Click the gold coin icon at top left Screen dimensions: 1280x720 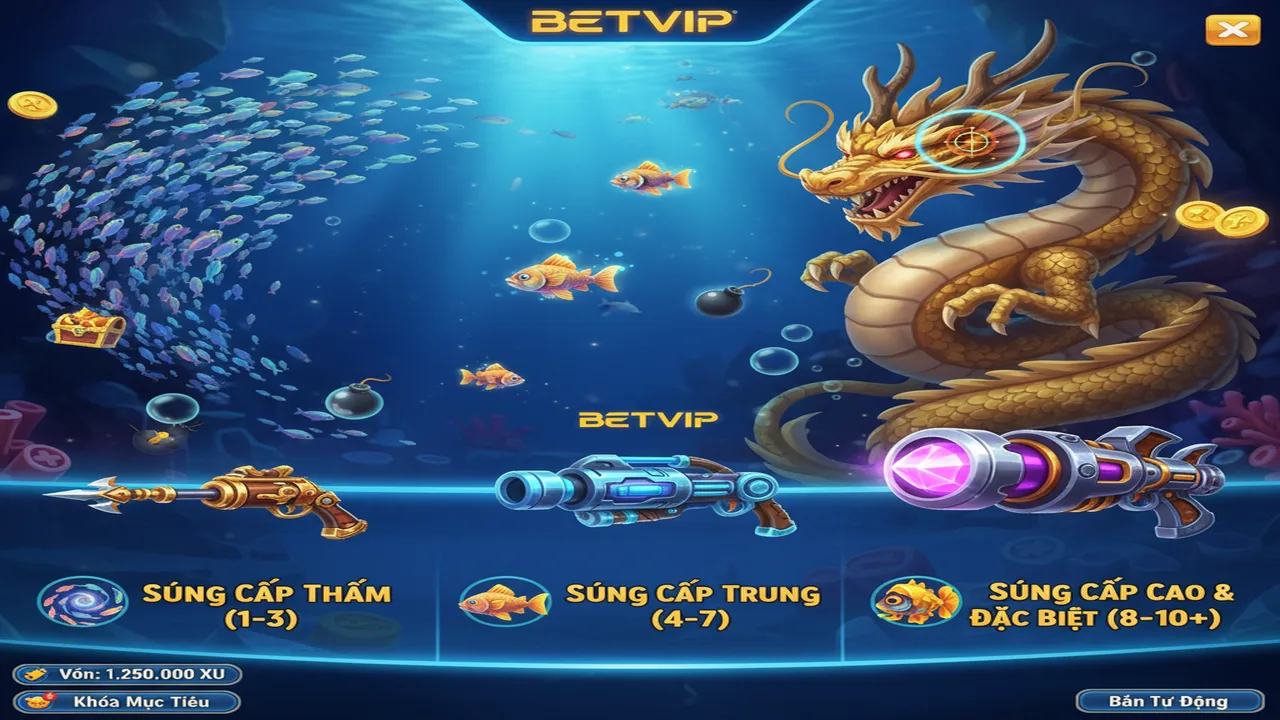tap(33, 104)
